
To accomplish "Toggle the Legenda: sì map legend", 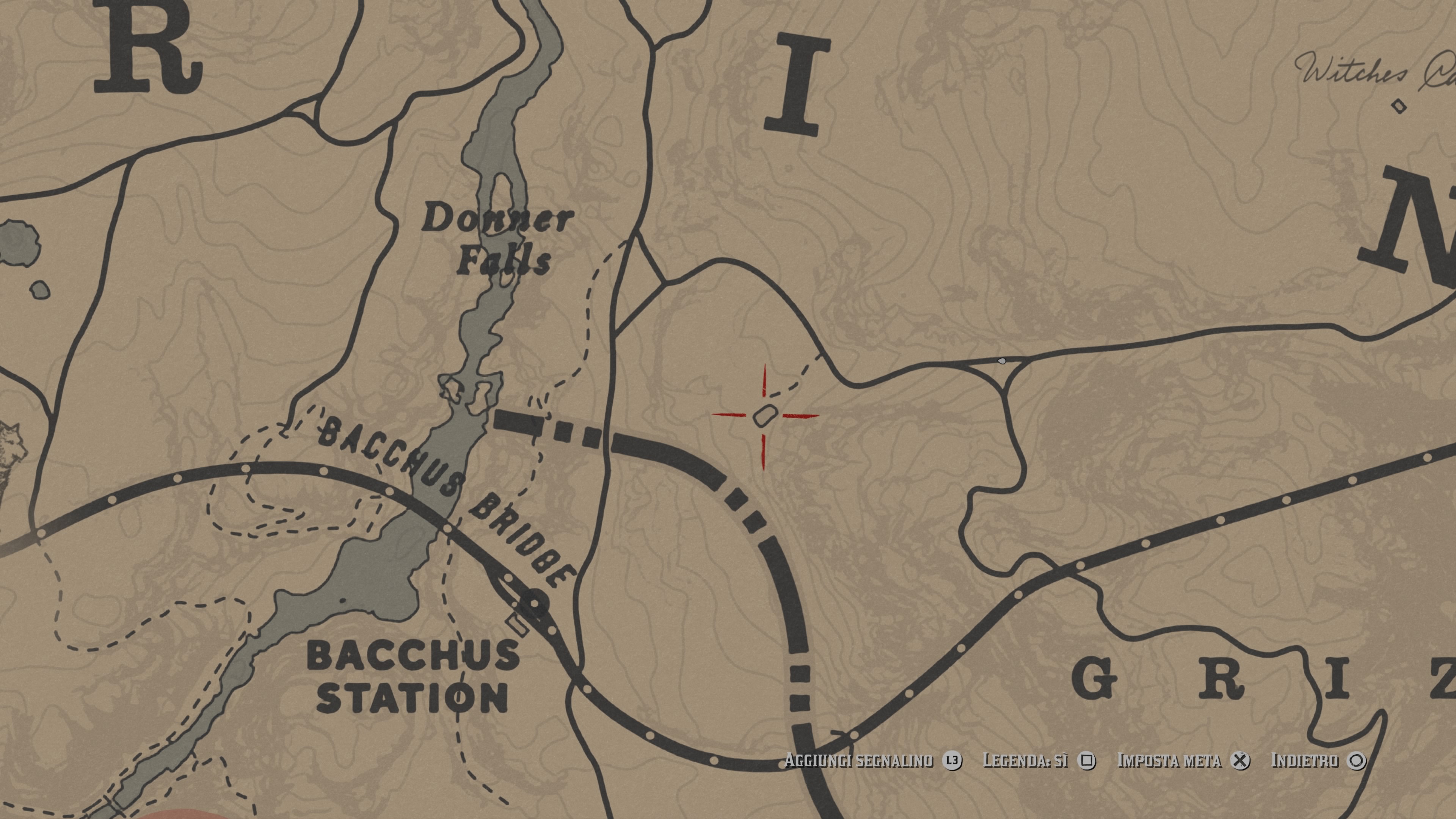I will 1039,761.
